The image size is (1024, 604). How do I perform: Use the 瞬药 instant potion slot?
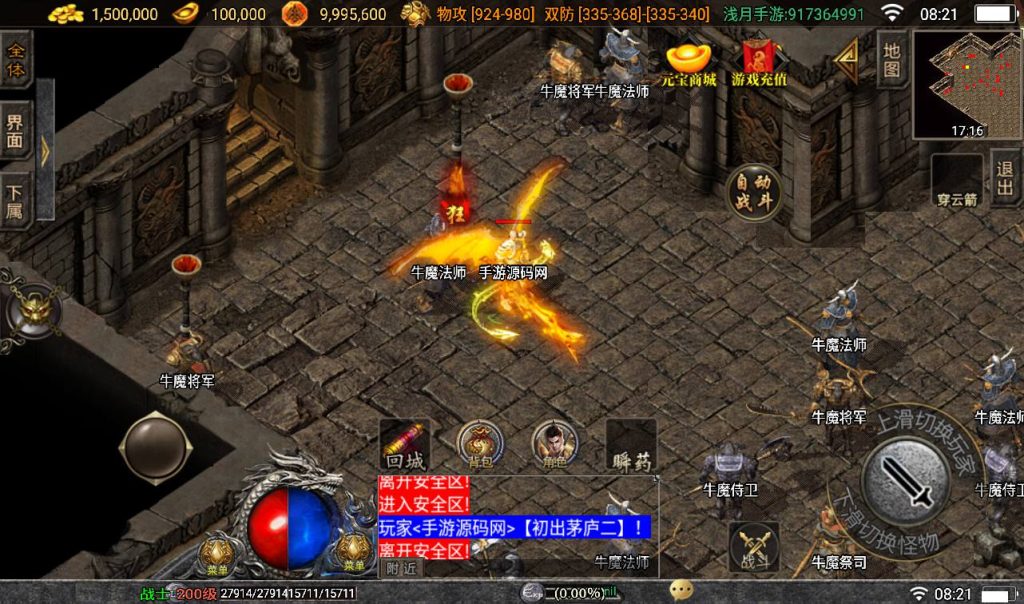(631, 445)
